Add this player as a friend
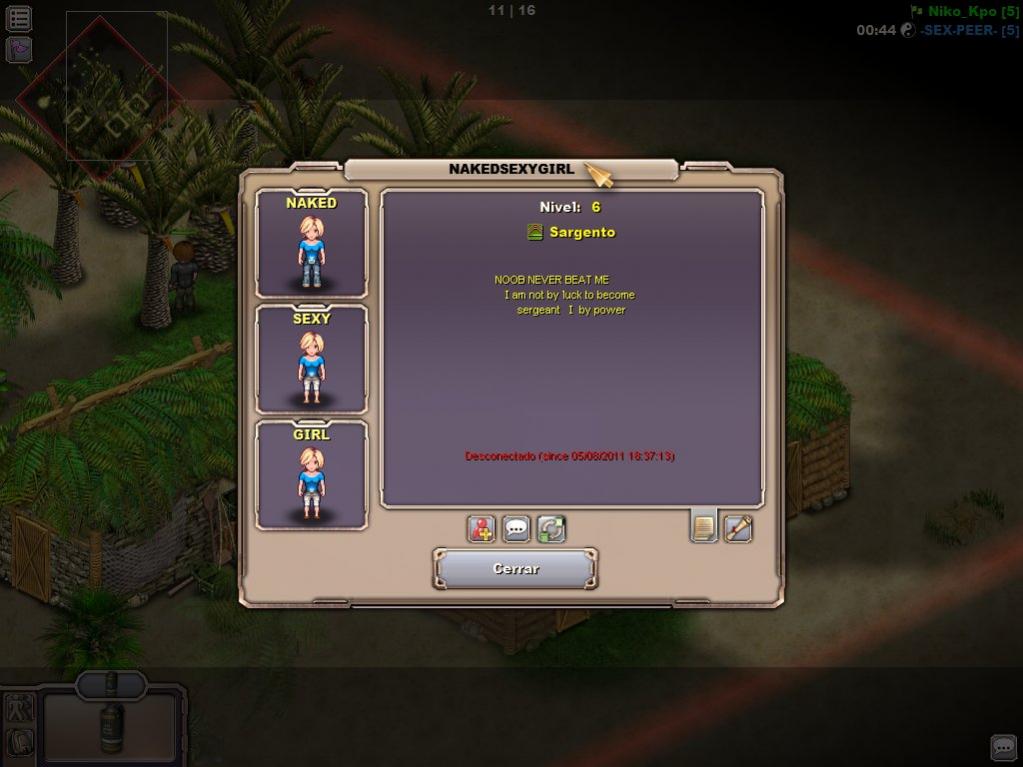 click(482, 528)
